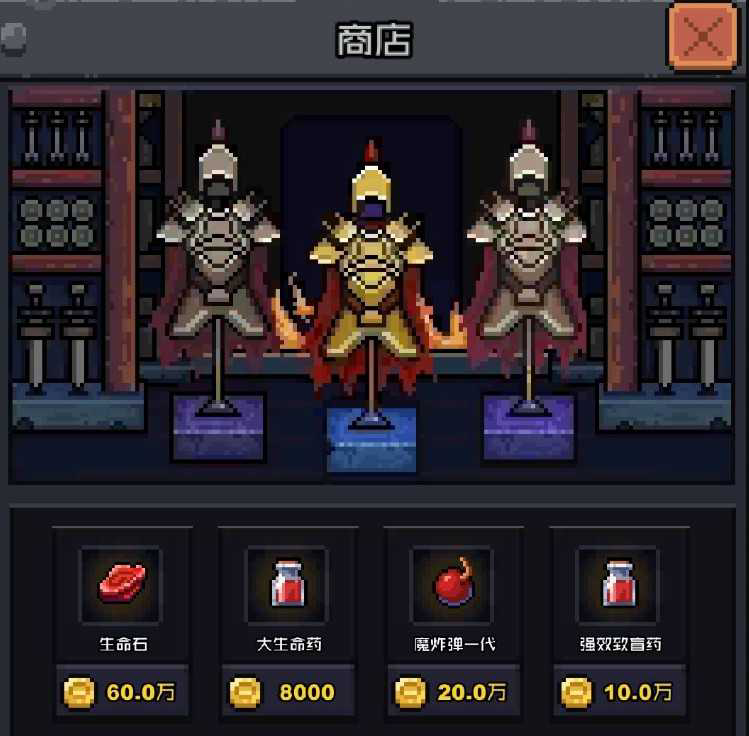The height and width of the screenshot is (736, 749).
Task: Buy 强效致盲药 with the 10.0万 price button
Action: (618, 692)
